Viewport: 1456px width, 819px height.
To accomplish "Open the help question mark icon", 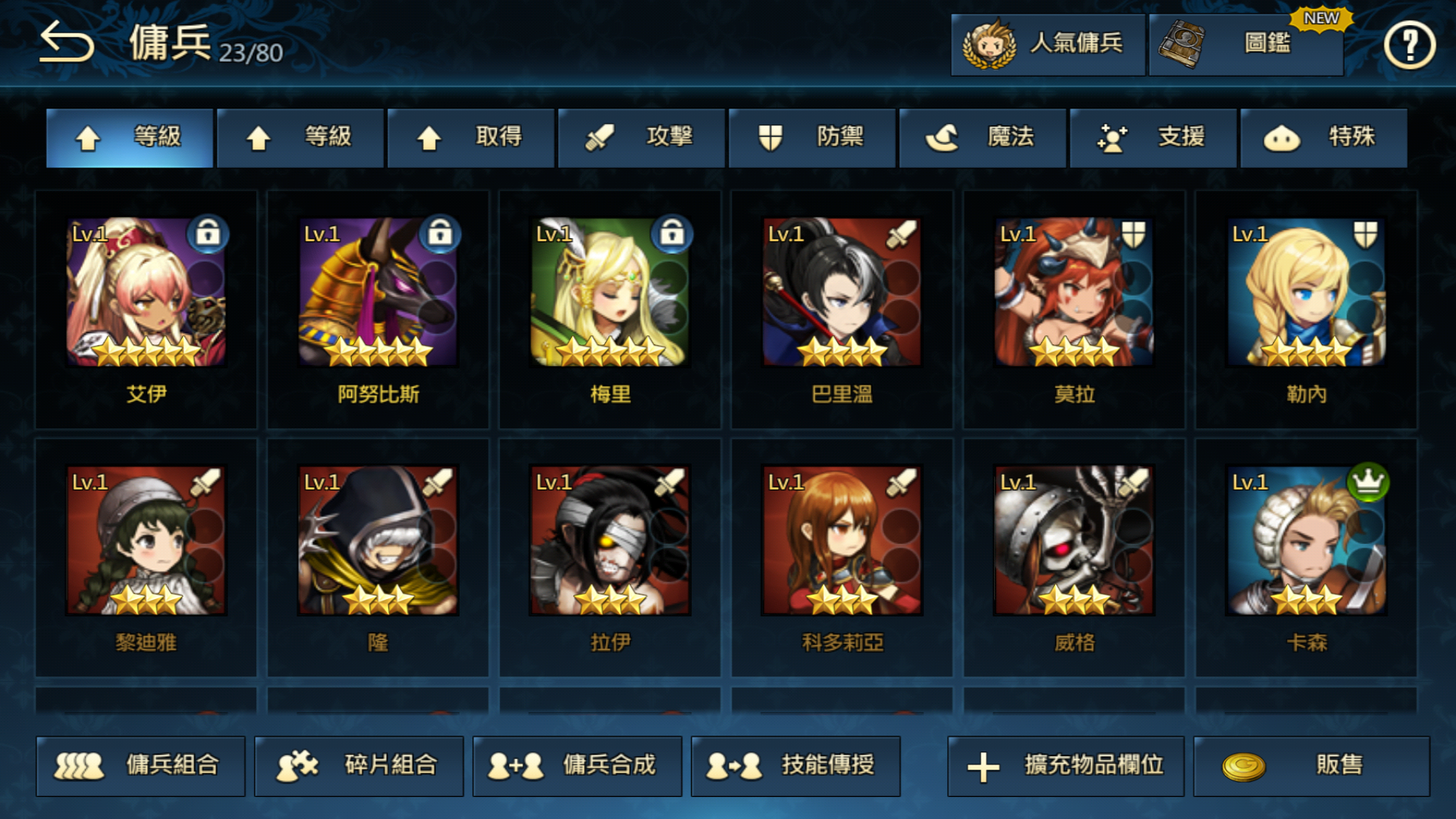I will (x=1409, y=45).
